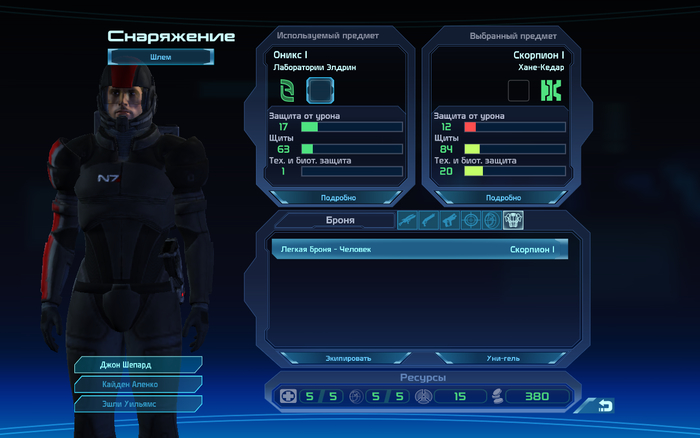Choose squad member Джон Шепард

point(138,364)
